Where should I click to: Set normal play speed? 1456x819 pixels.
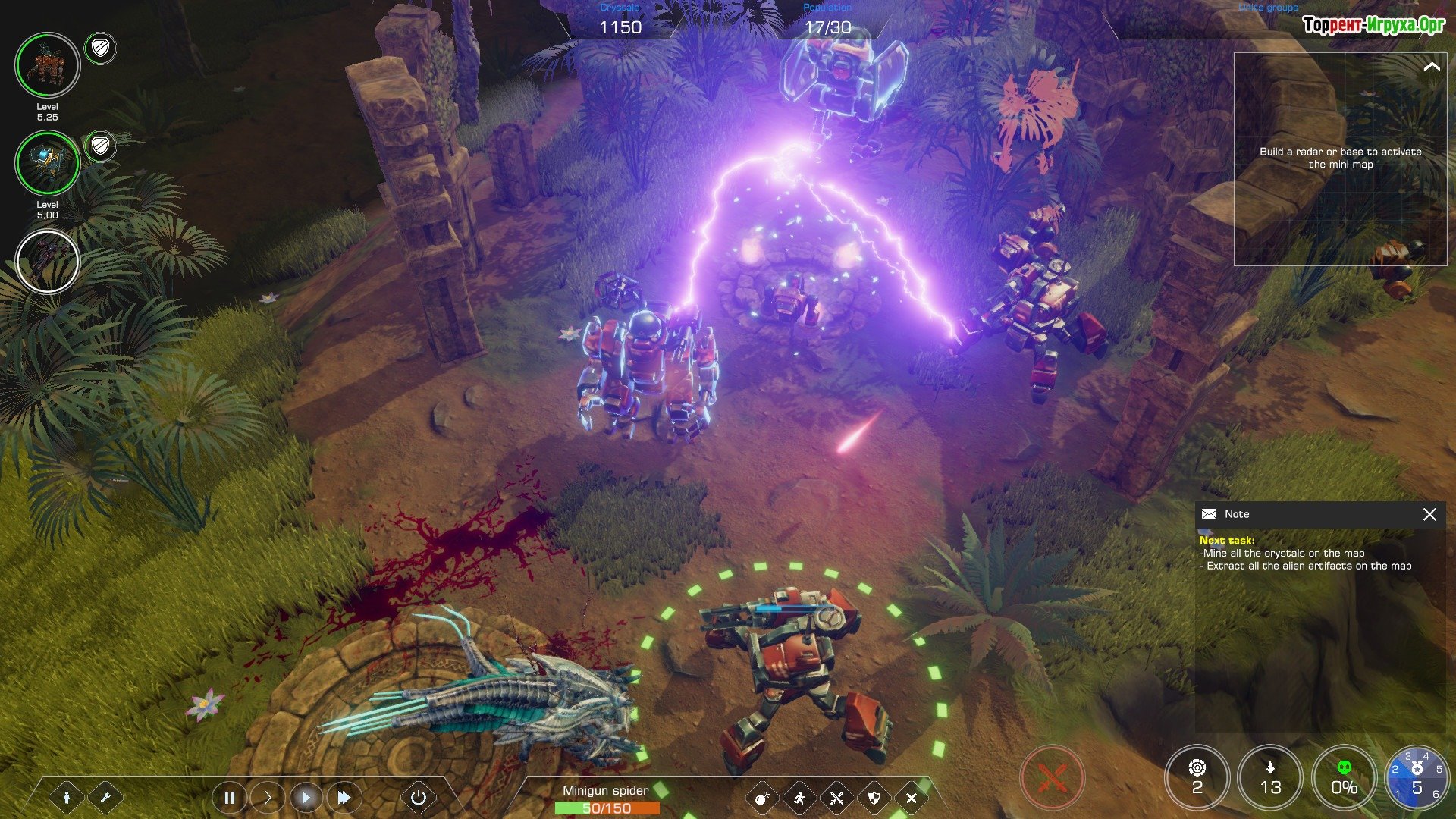point(306,798)
